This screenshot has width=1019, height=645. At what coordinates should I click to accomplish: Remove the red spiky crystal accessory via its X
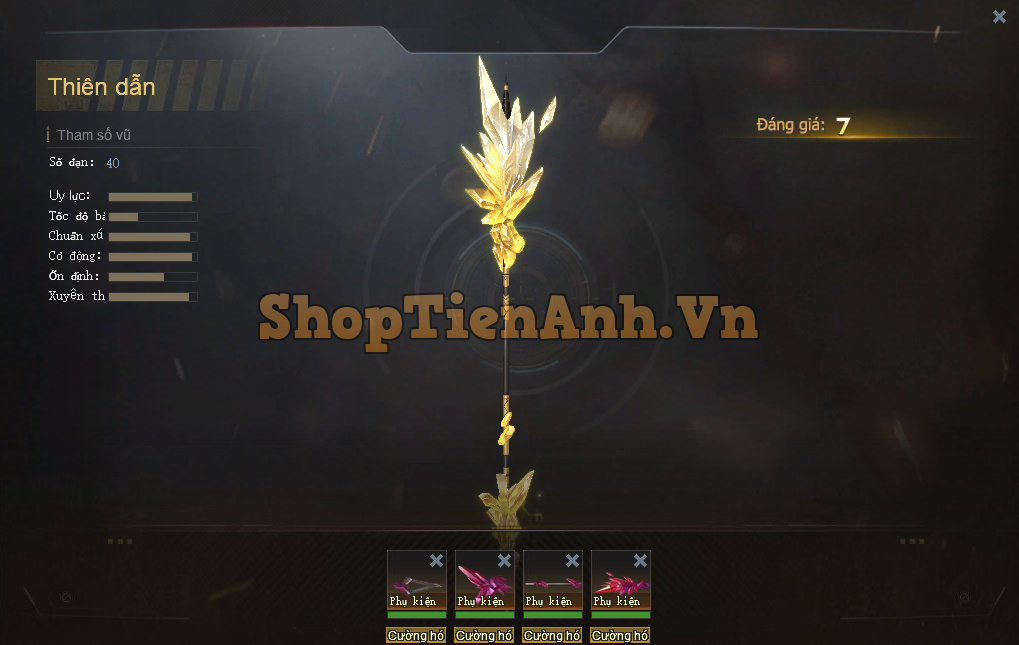tap(640, 561)
